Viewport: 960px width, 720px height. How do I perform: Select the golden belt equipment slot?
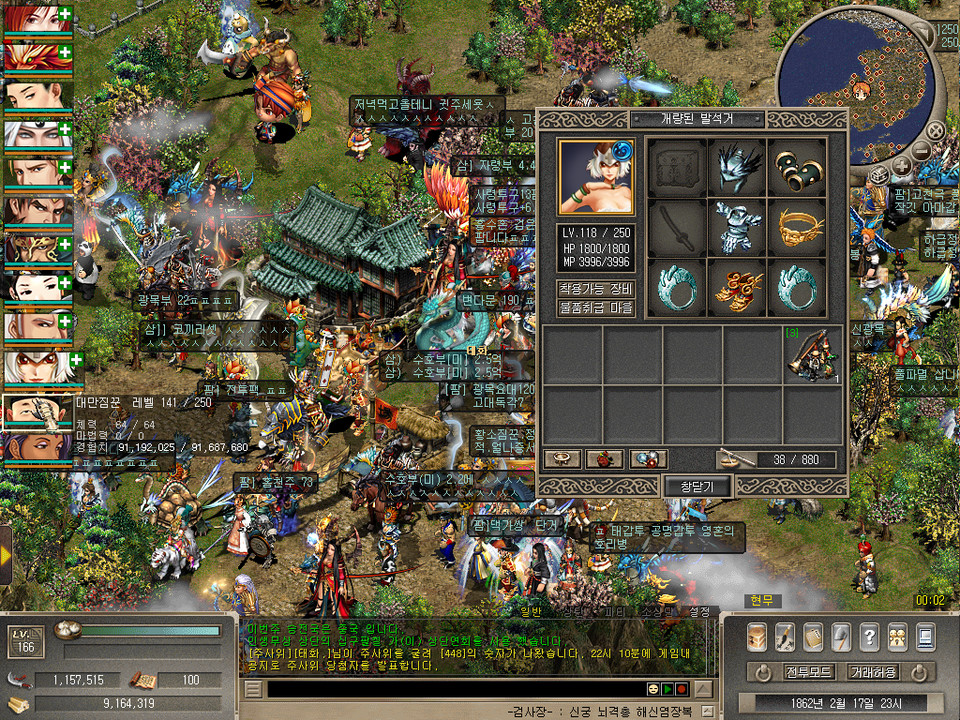797,228
